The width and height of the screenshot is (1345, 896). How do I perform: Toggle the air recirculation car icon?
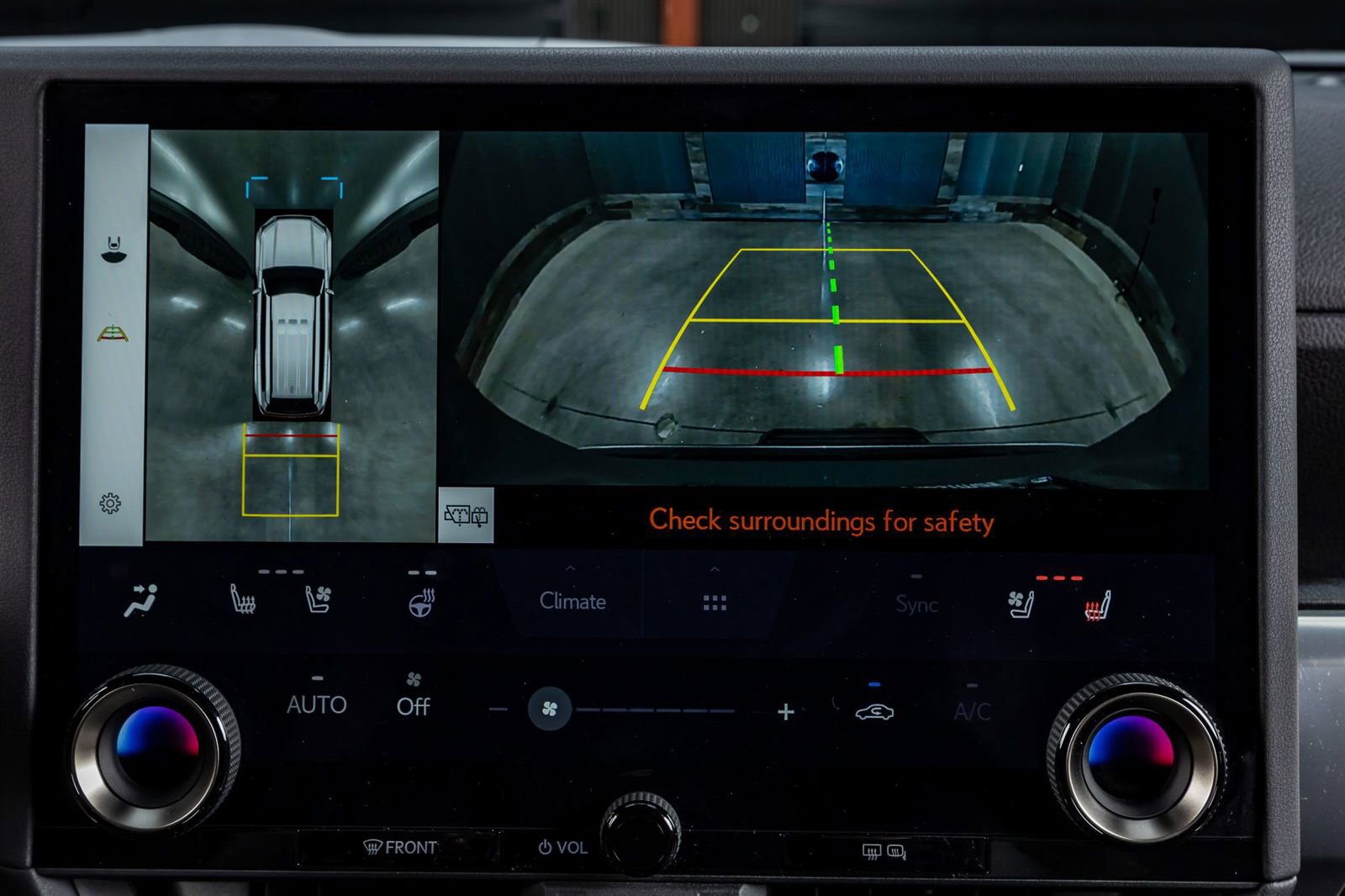point(874,713)
